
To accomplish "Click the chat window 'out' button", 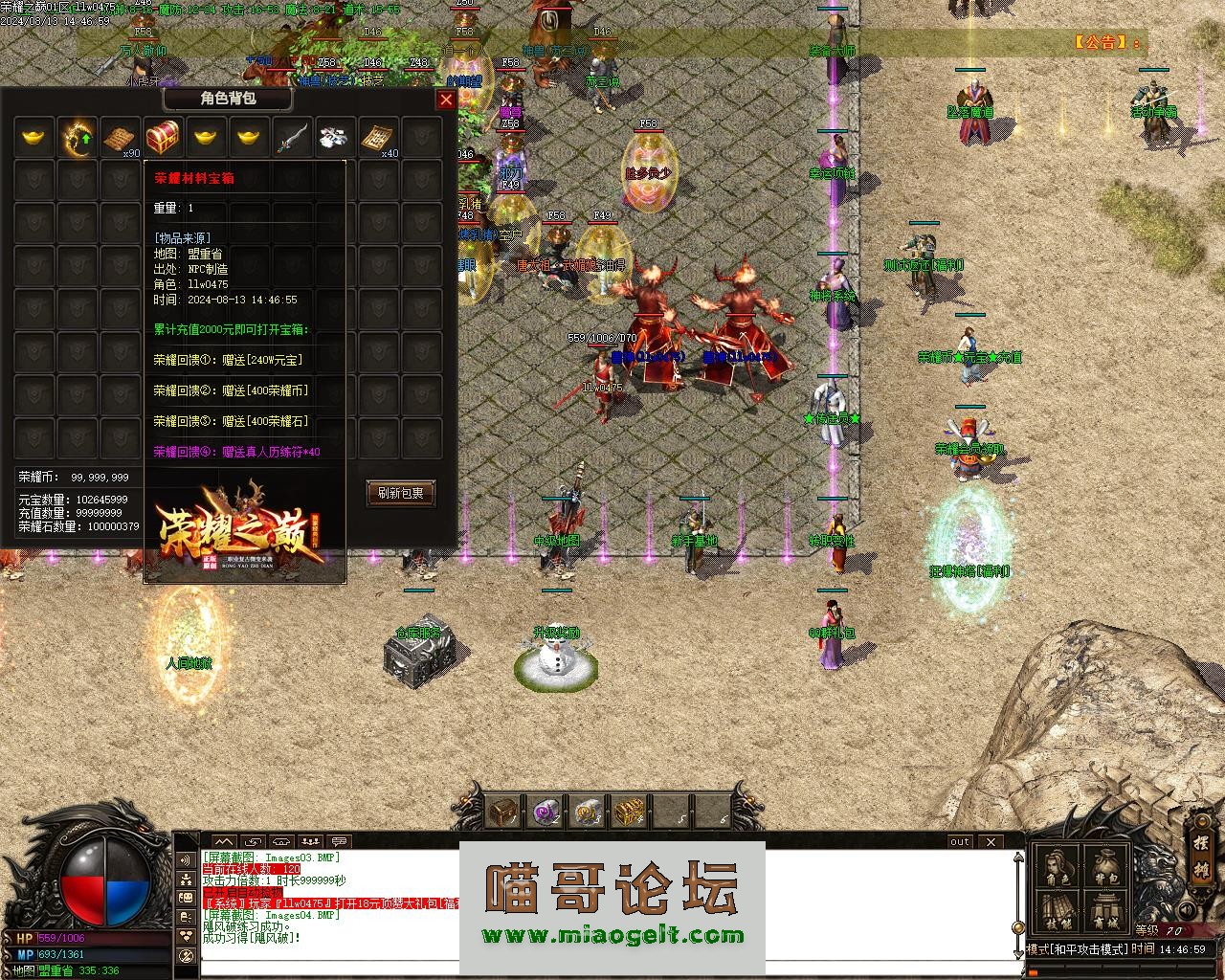I will pyautogui.click(x=959, y=842).
